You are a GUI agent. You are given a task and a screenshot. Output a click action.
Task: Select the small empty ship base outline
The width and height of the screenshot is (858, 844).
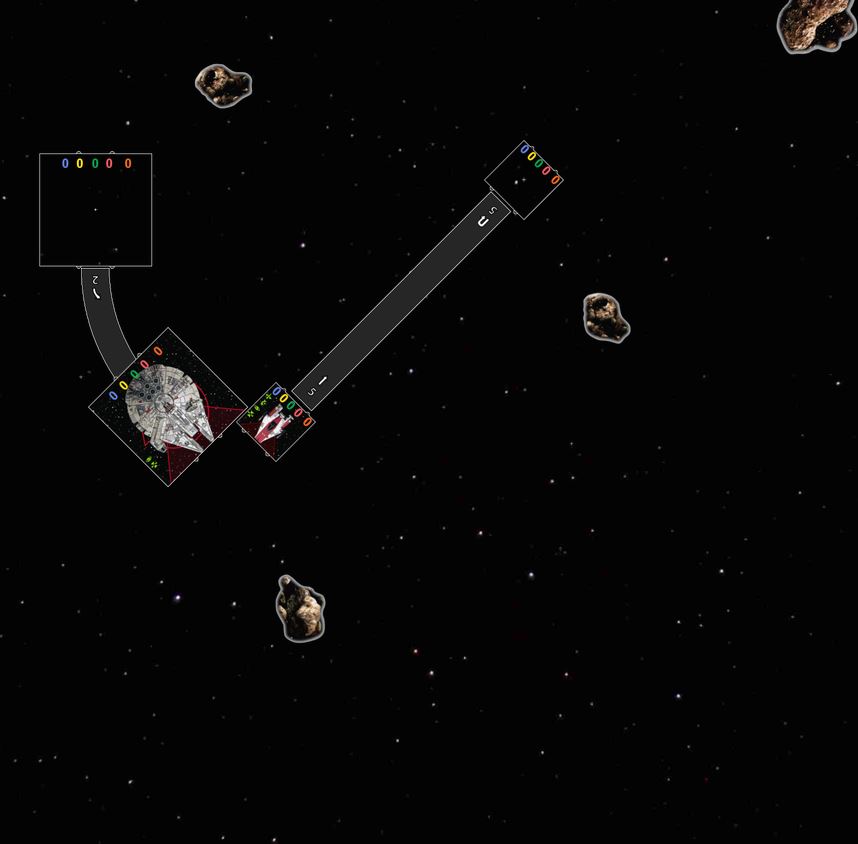[523, 180]
